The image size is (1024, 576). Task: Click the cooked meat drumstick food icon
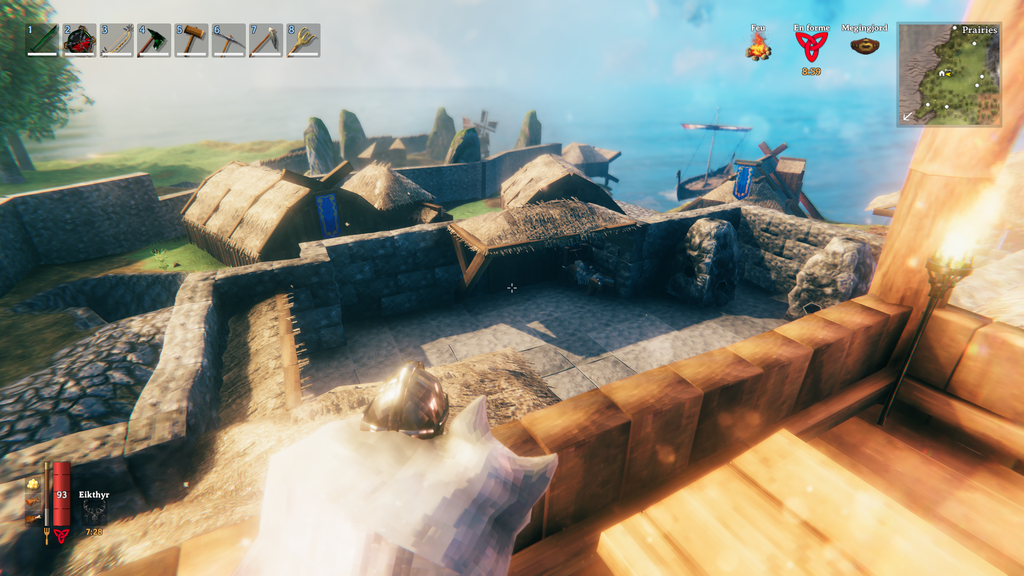click(x=33, y=519)
